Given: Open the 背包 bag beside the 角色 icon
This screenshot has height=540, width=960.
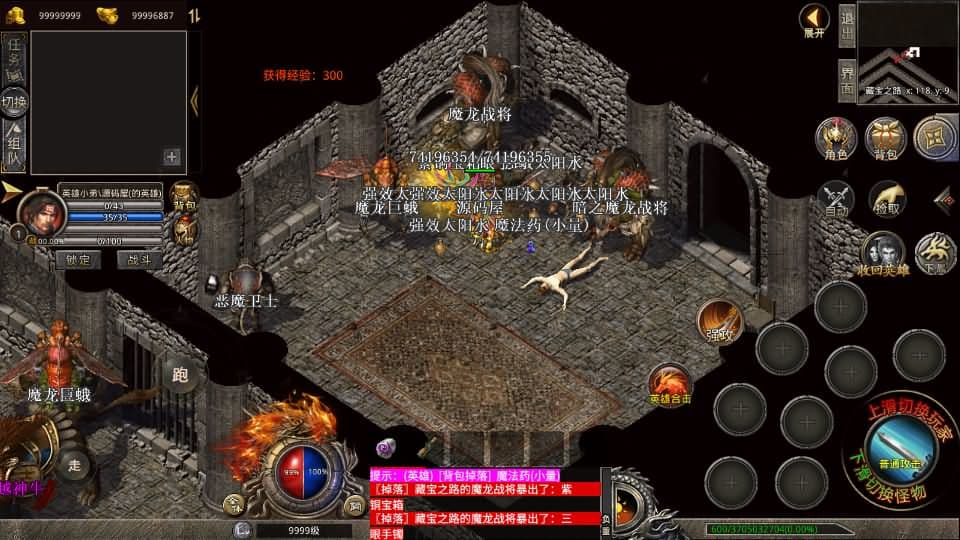Looking at the screenshot, I should pos(885,138).
